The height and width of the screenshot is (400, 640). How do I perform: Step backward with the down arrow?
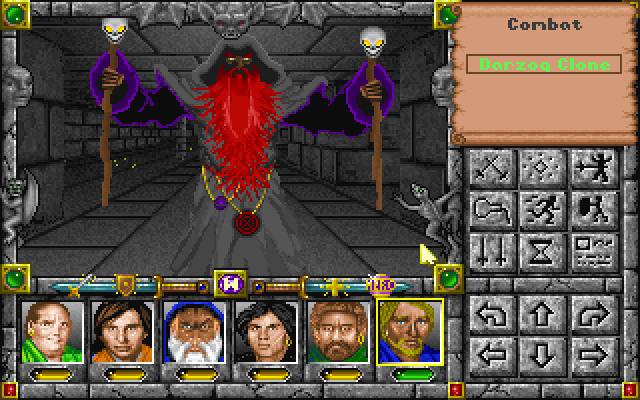click(x=539, y=353)
